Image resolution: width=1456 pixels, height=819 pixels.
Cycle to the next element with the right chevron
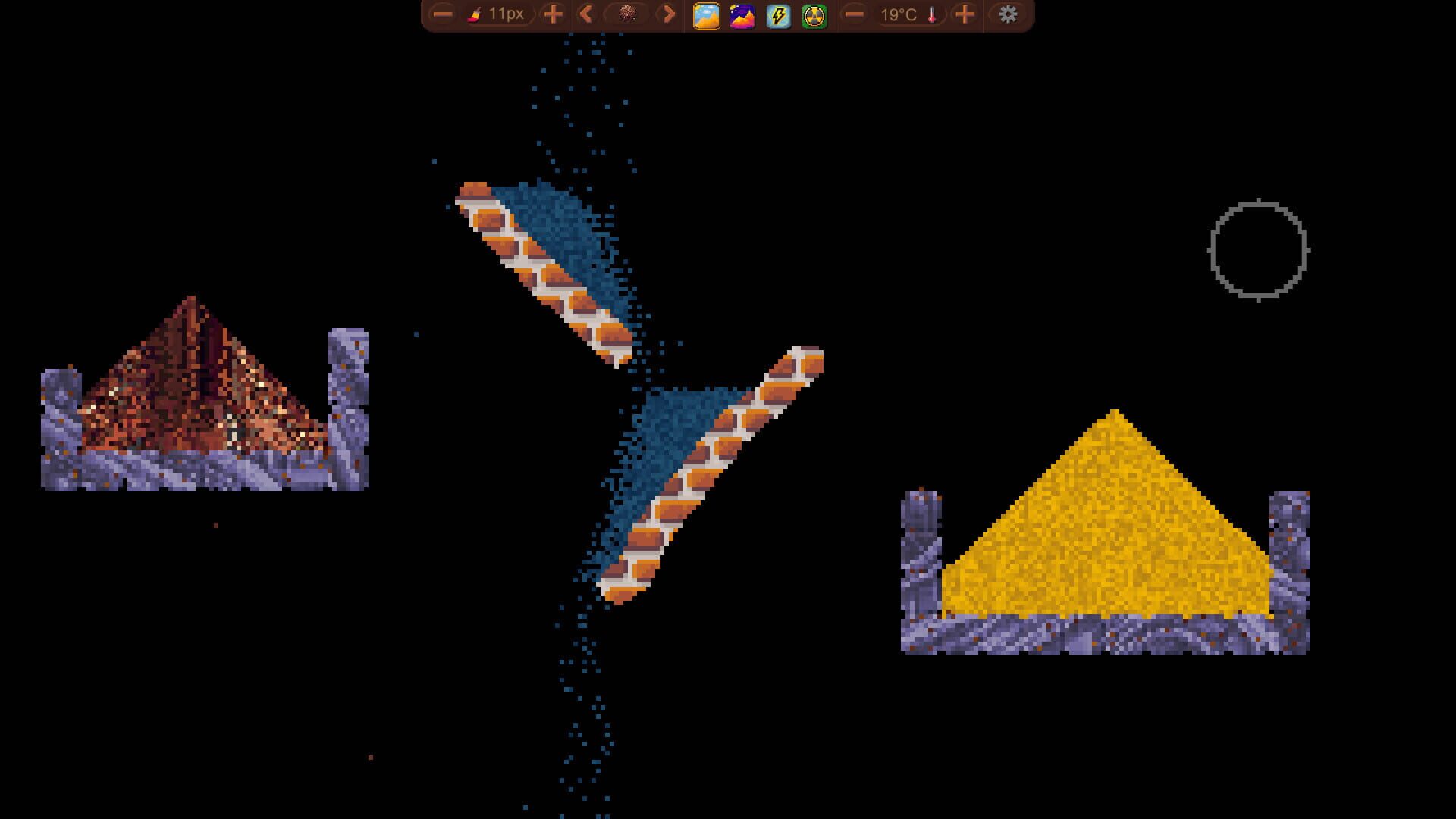click(667, 14)
